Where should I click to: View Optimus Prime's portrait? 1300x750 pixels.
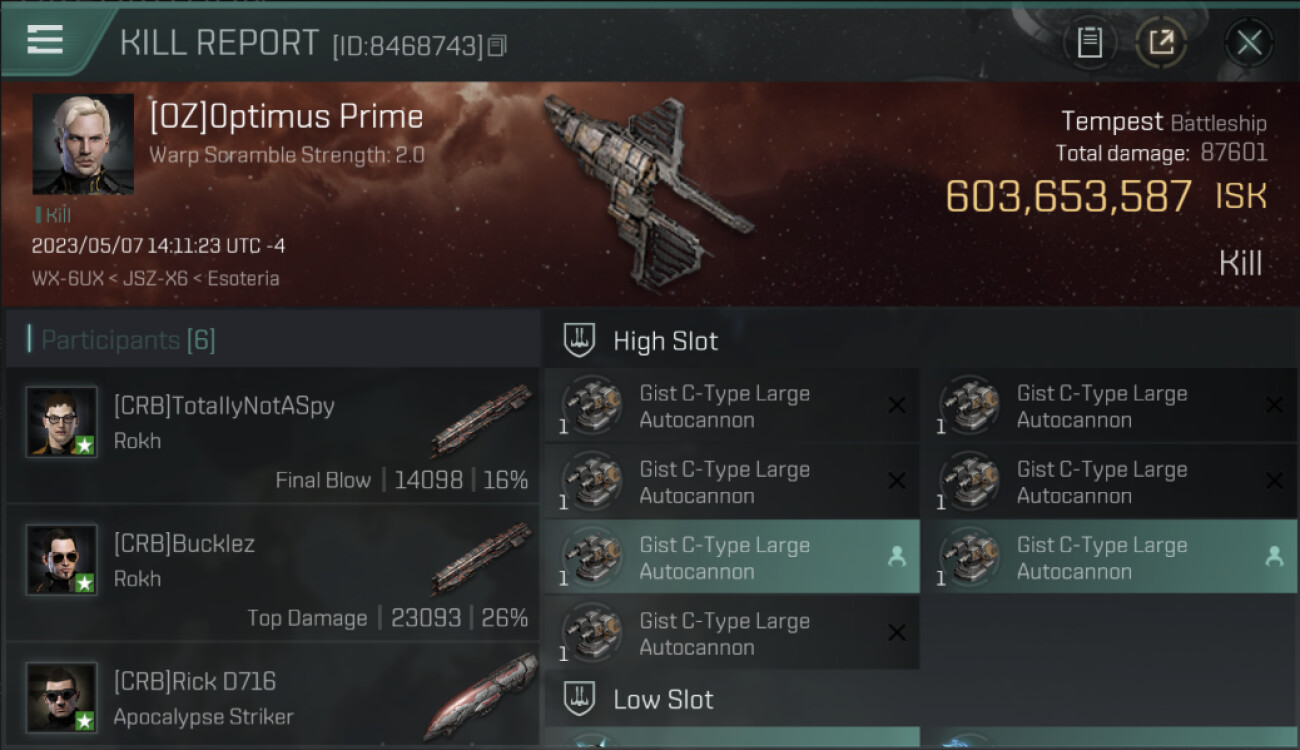coord(83,144)
